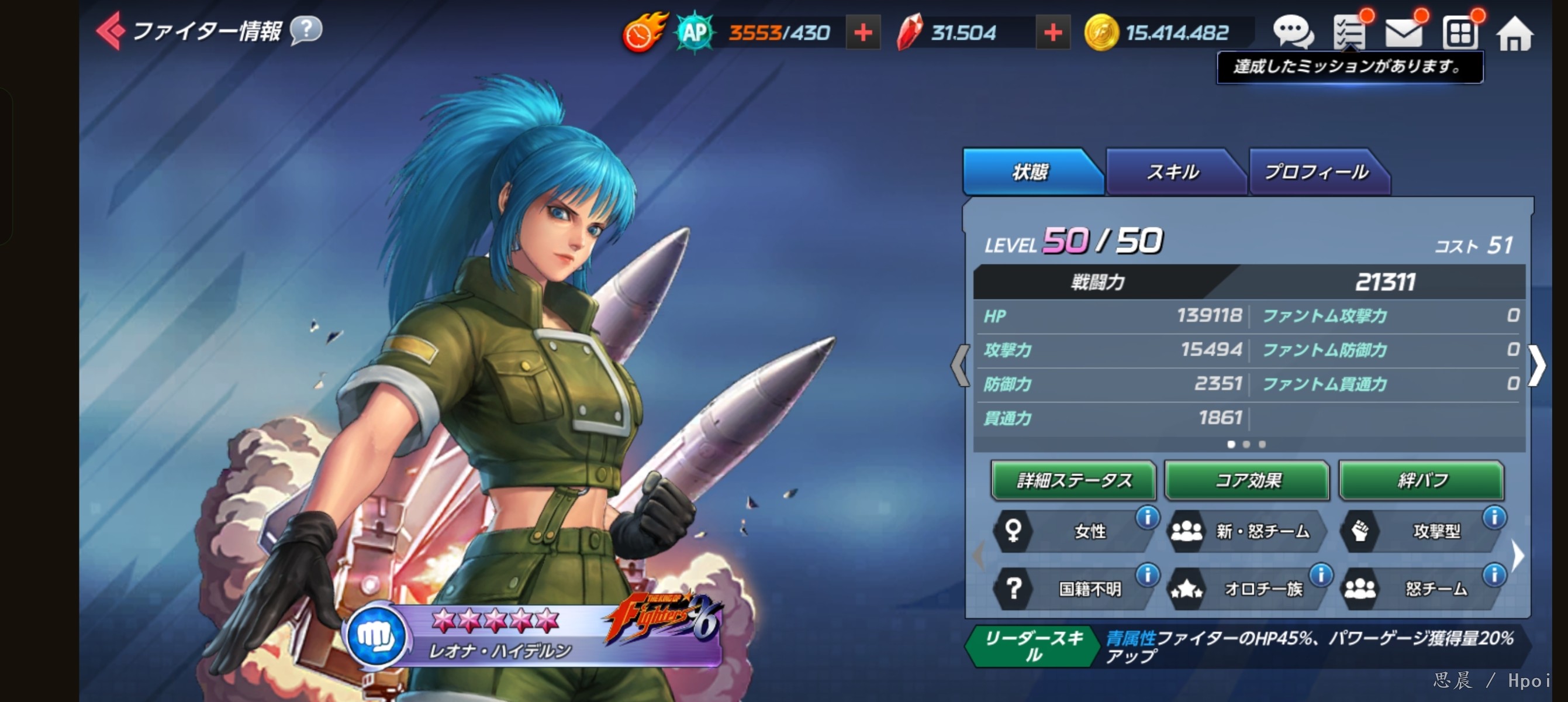
Task: View info for オロチ一族 tag
Action: tap(1321, 574)
